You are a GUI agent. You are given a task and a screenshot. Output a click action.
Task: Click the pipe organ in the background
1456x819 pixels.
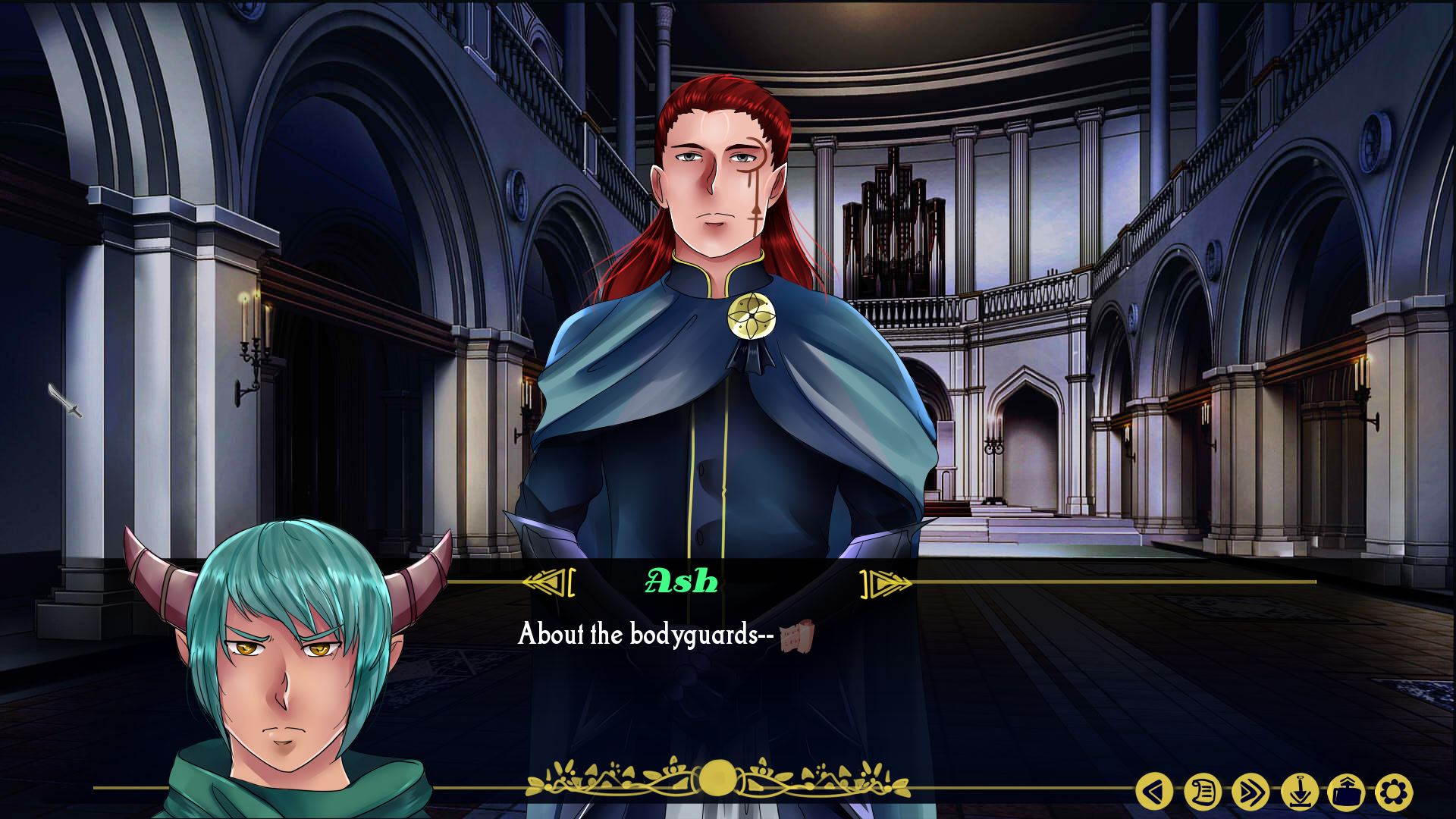pyautogui.click(x=895, y=220)
